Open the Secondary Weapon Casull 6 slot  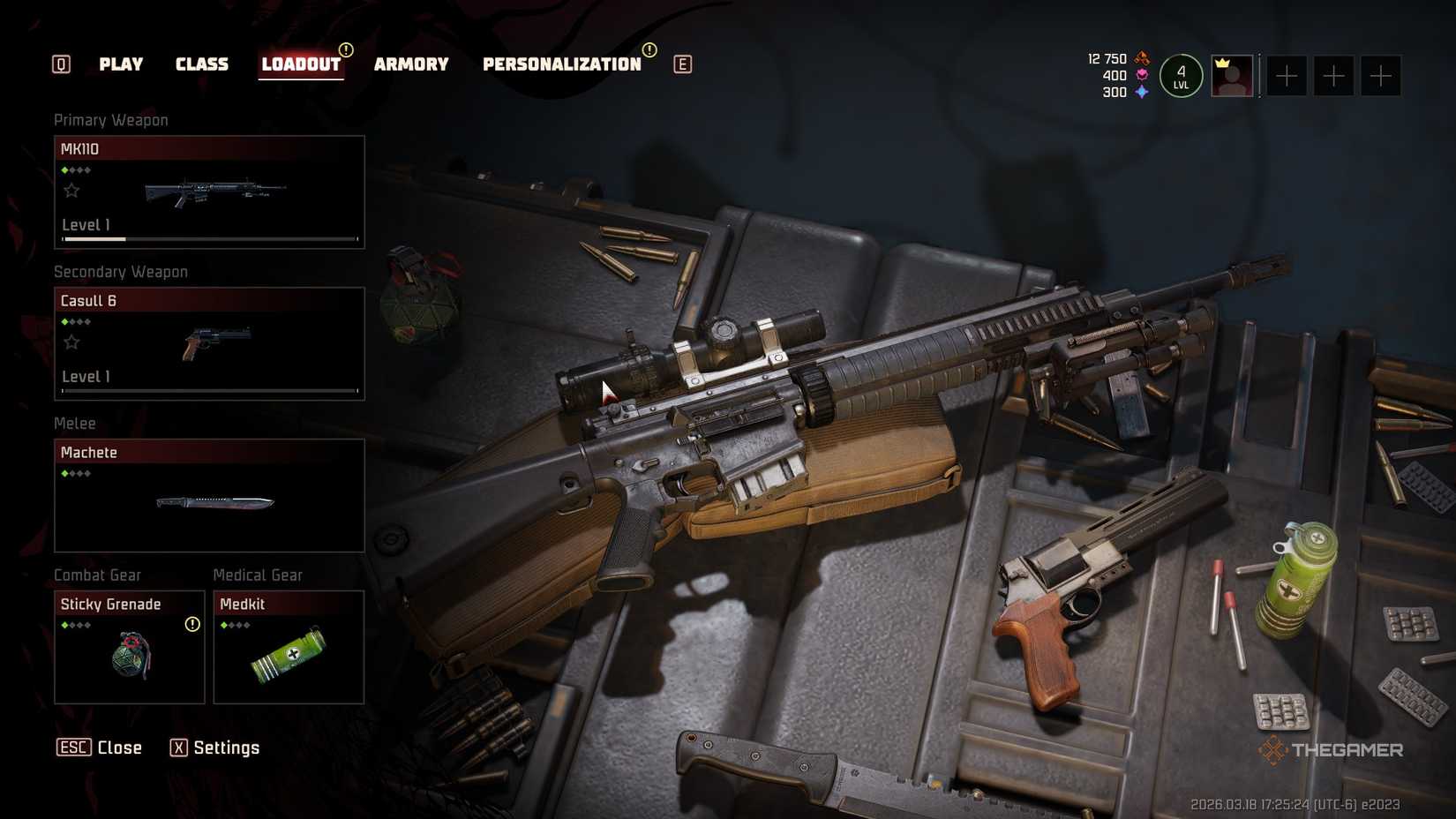click(209, 343)
